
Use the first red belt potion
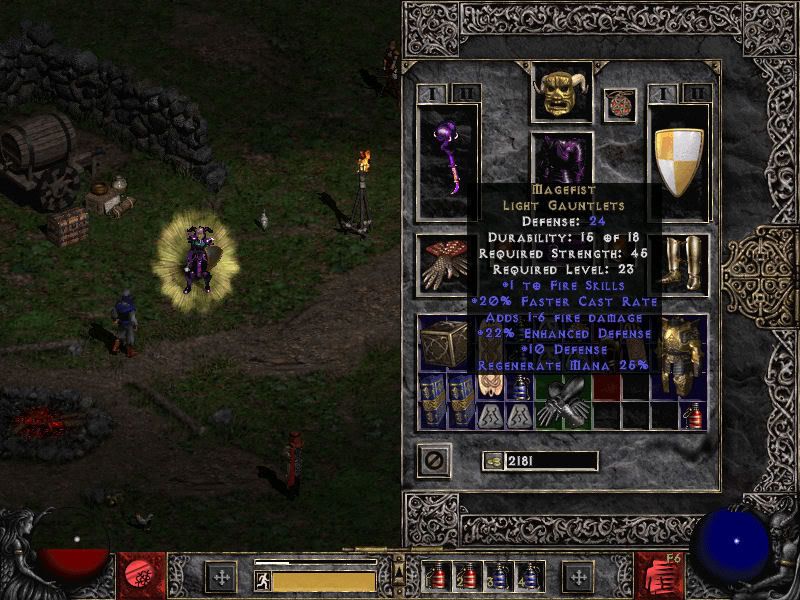(x=437, y=578)
